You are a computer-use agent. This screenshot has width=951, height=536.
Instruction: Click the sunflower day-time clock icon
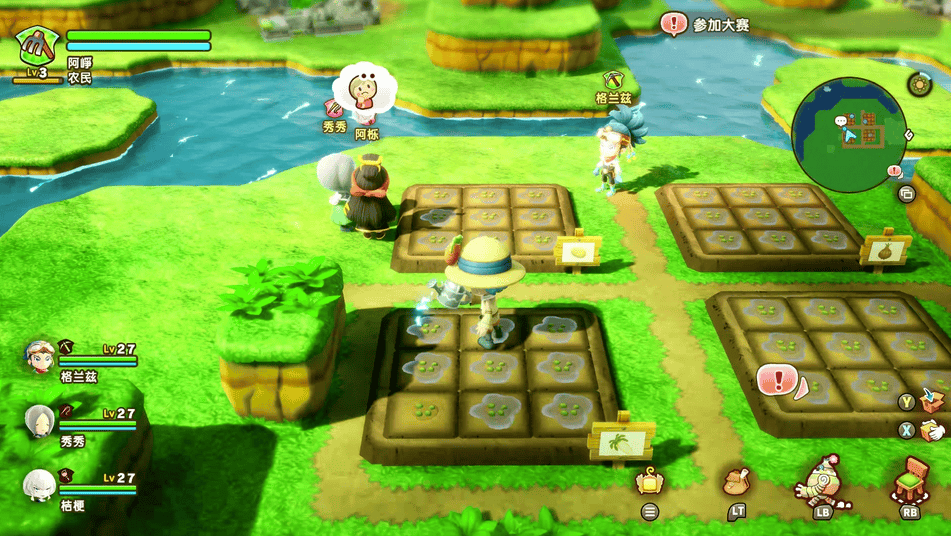[x=919, y=84]
